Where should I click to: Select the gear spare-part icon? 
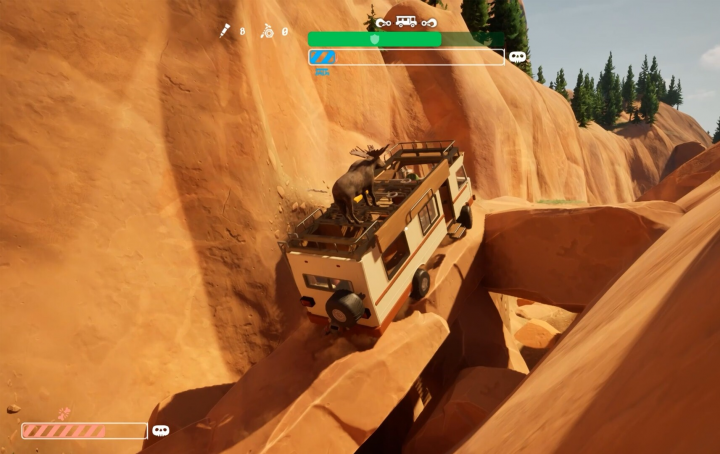pos(268,31)
